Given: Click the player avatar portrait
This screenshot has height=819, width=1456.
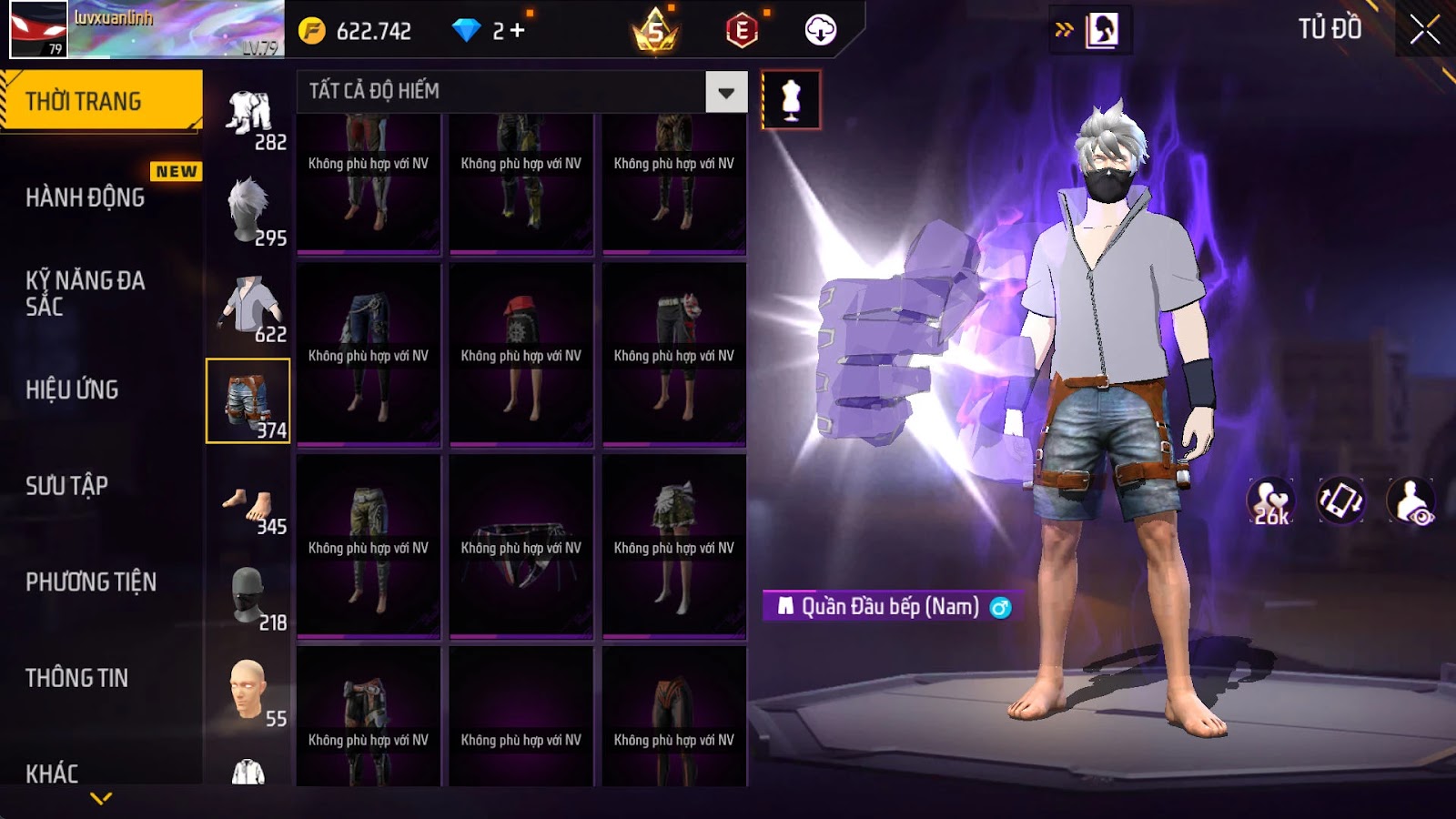Looking at the screenshot, I should point(38,29).
